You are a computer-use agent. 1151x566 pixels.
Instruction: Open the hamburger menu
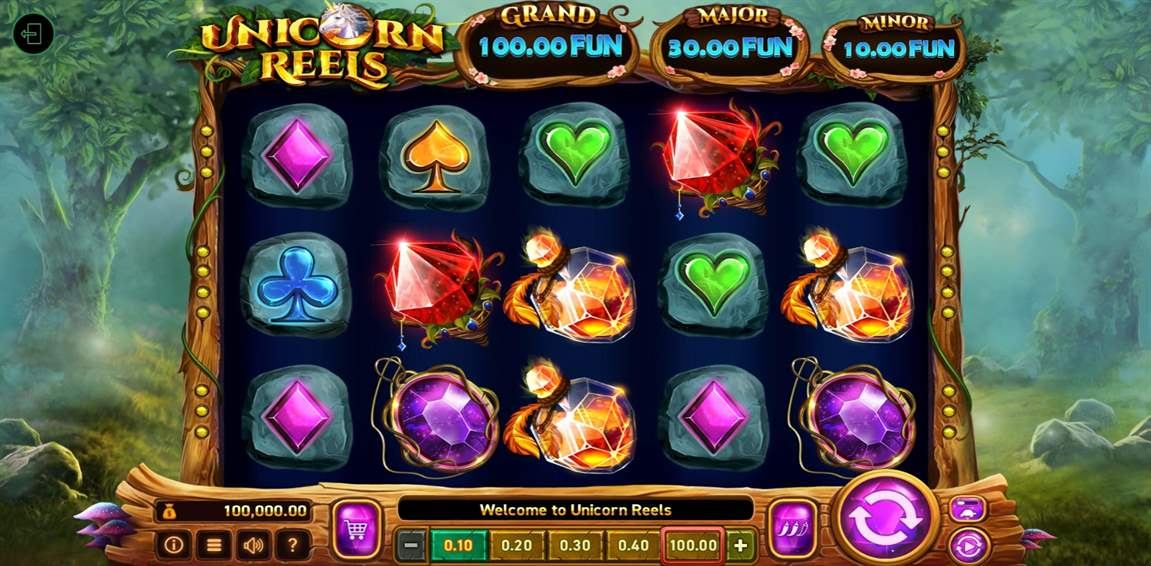click(x=213, y=545)
